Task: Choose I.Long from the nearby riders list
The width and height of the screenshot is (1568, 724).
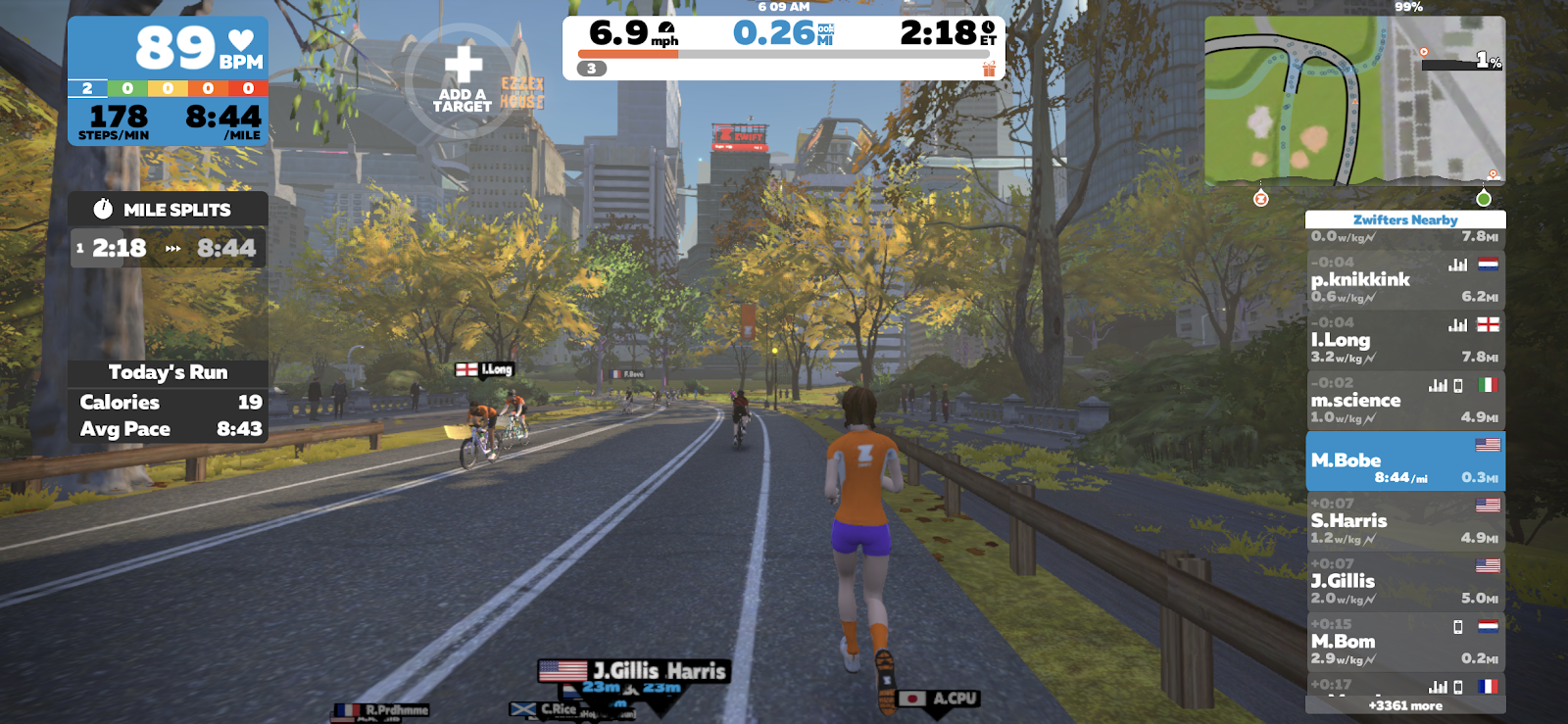Action: tap(1404, 340)
